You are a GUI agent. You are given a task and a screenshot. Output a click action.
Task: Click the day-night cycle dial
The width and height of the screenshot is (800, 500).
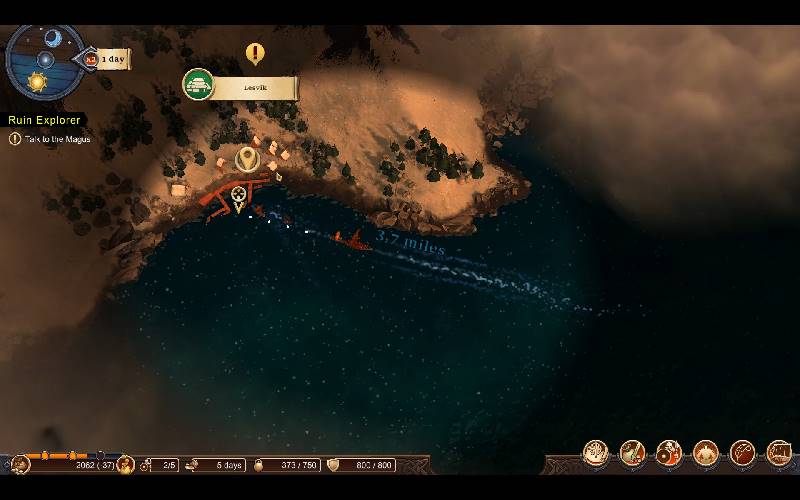pyautogui.click(x=44, y=60)
